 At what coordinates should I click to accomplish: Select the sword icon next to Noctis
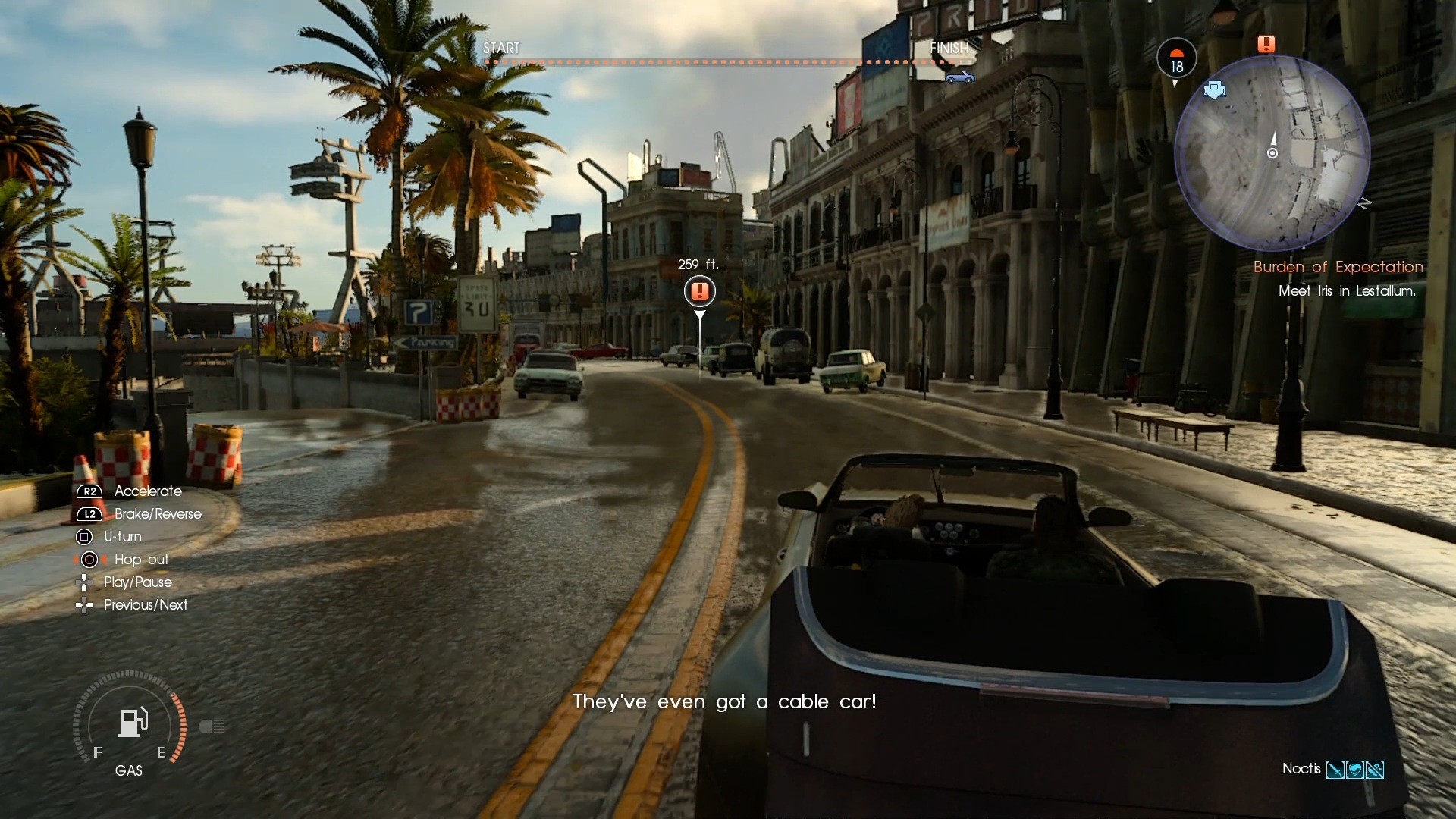click(1335, 770)
